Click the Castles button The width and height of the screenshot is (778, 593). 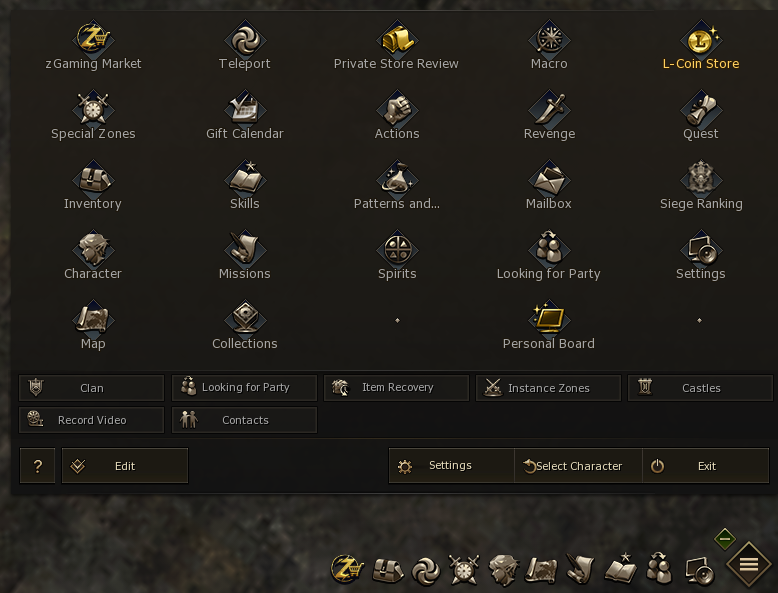click(x=700, y=388)
